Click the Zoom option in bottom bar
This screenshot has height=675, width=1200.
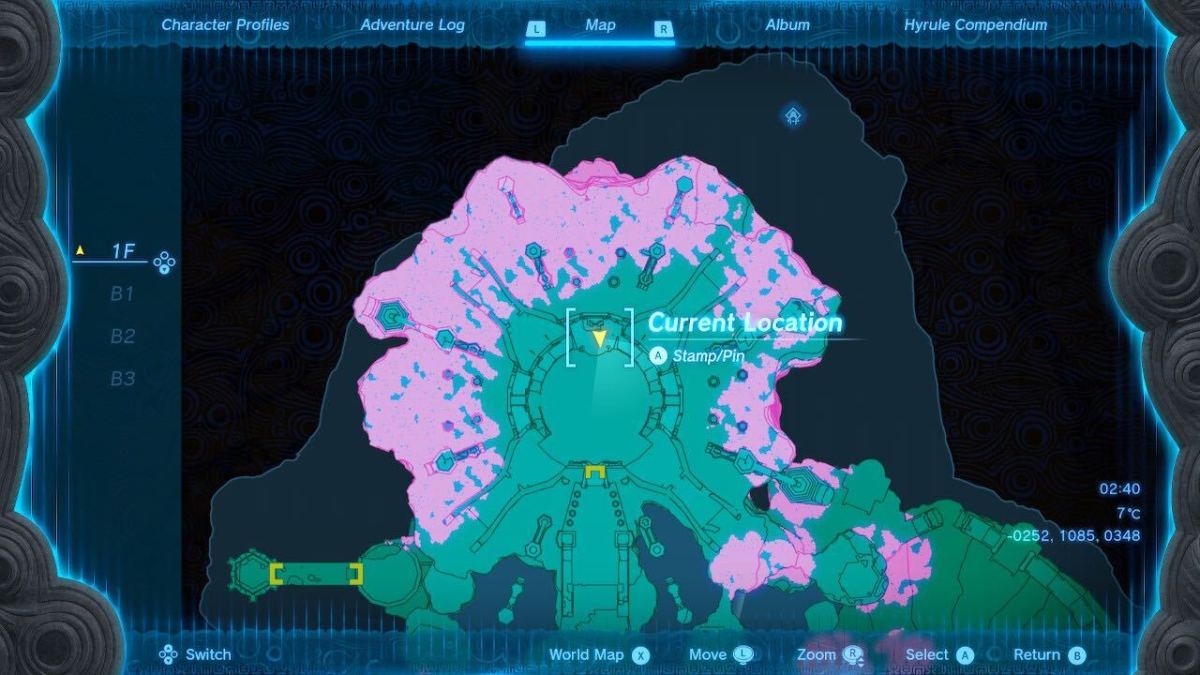(829, 655)
